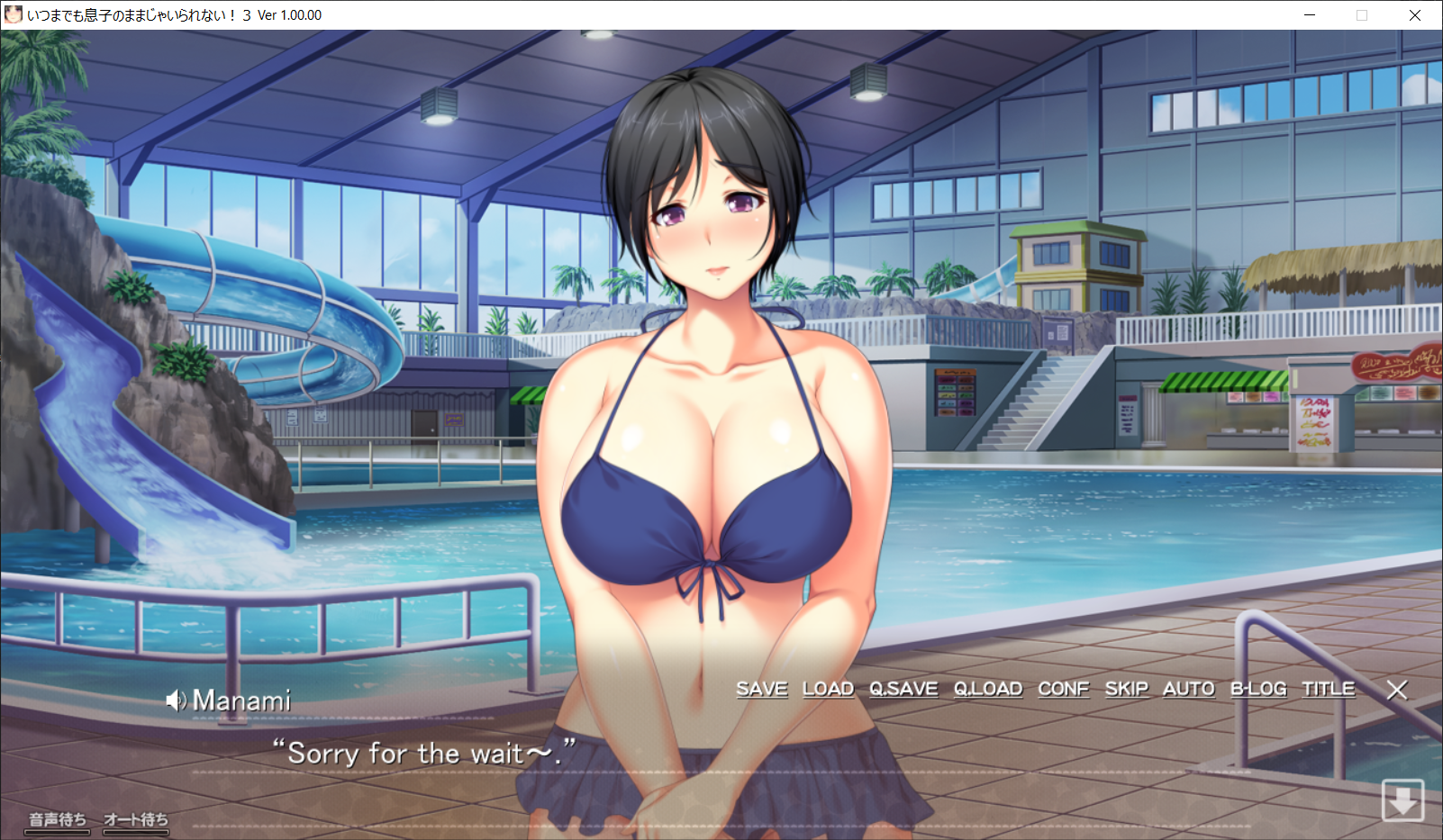Minimize the game window
This screenshot has width=1443, height=840.
(1310, 15)
